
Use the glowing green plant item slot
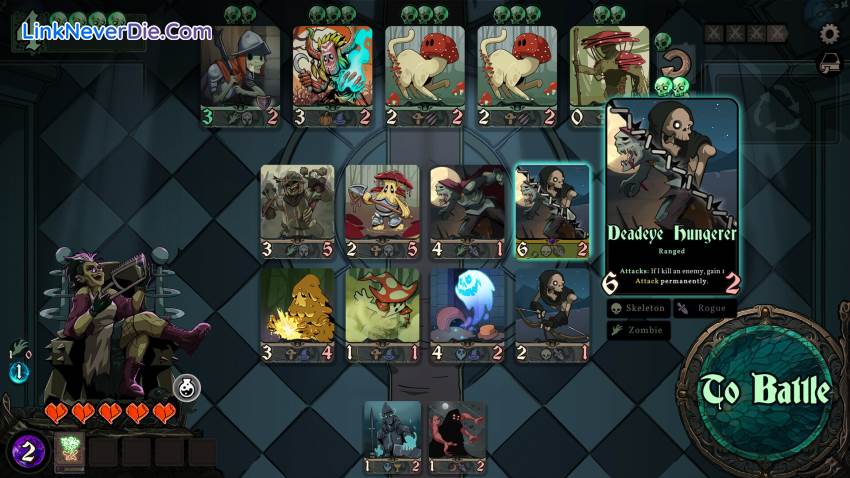pyautogui.click(x=69, y=452)
